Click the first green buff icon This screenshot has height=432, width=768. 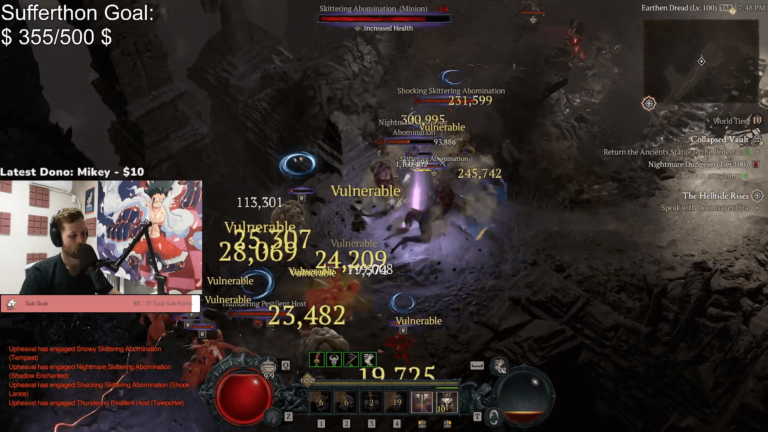click(318, 359)
